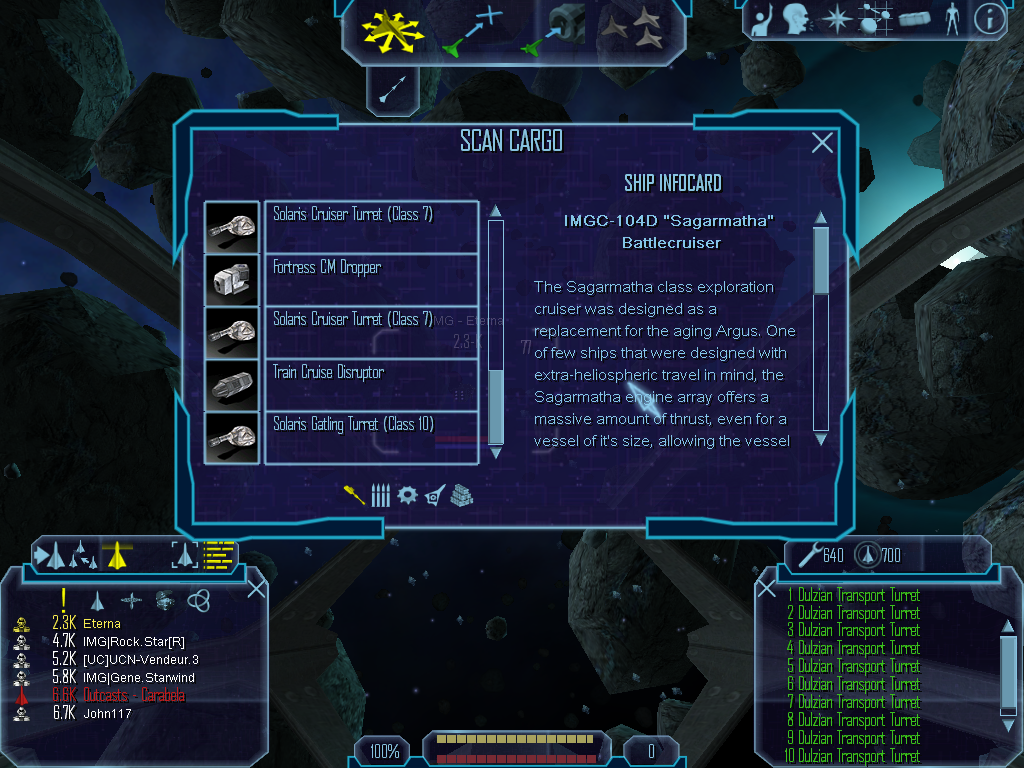
Task: Use nanobots with the wrench icon
Action: (808, 555)
